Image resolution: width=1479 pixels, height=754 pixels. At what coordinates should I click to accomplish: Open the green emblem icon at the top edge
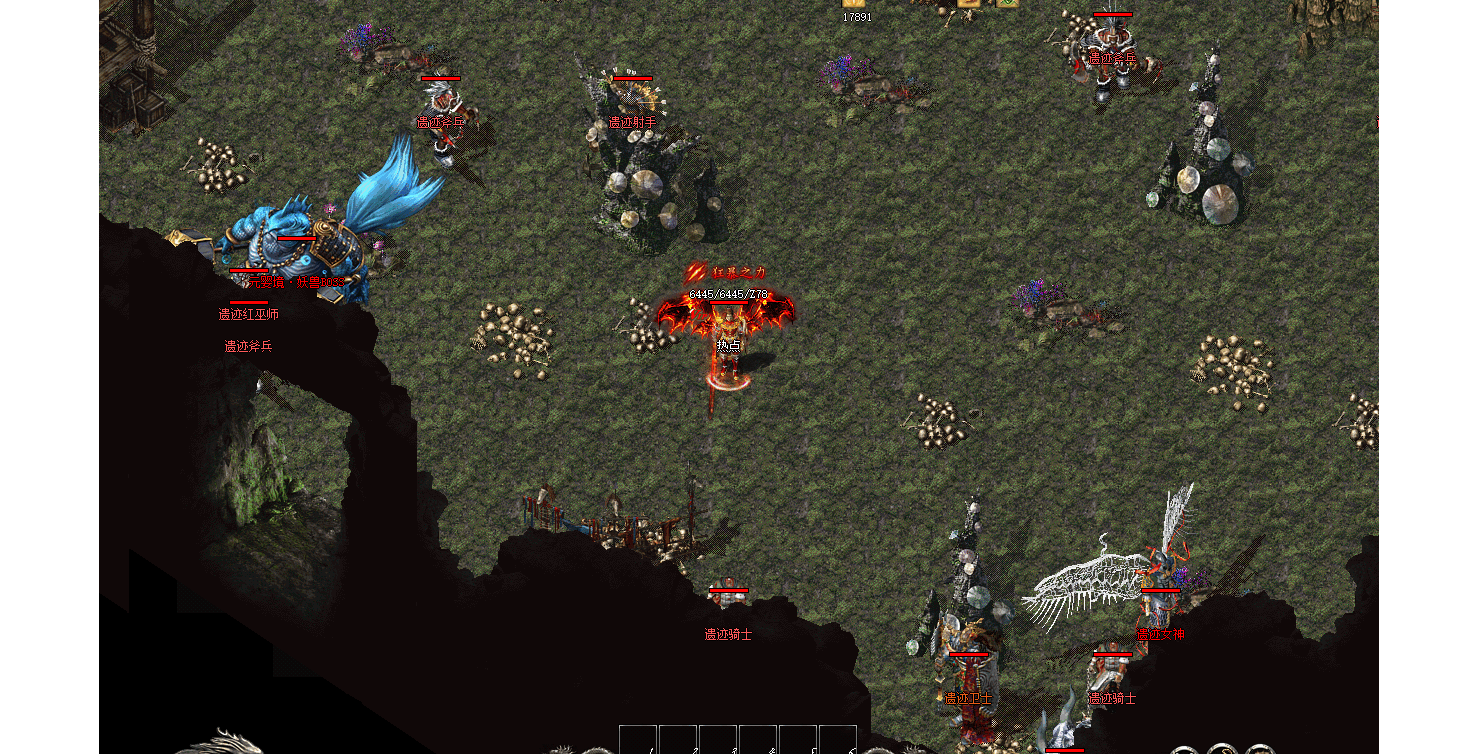pyautogui.click(x=1007, y=3)
